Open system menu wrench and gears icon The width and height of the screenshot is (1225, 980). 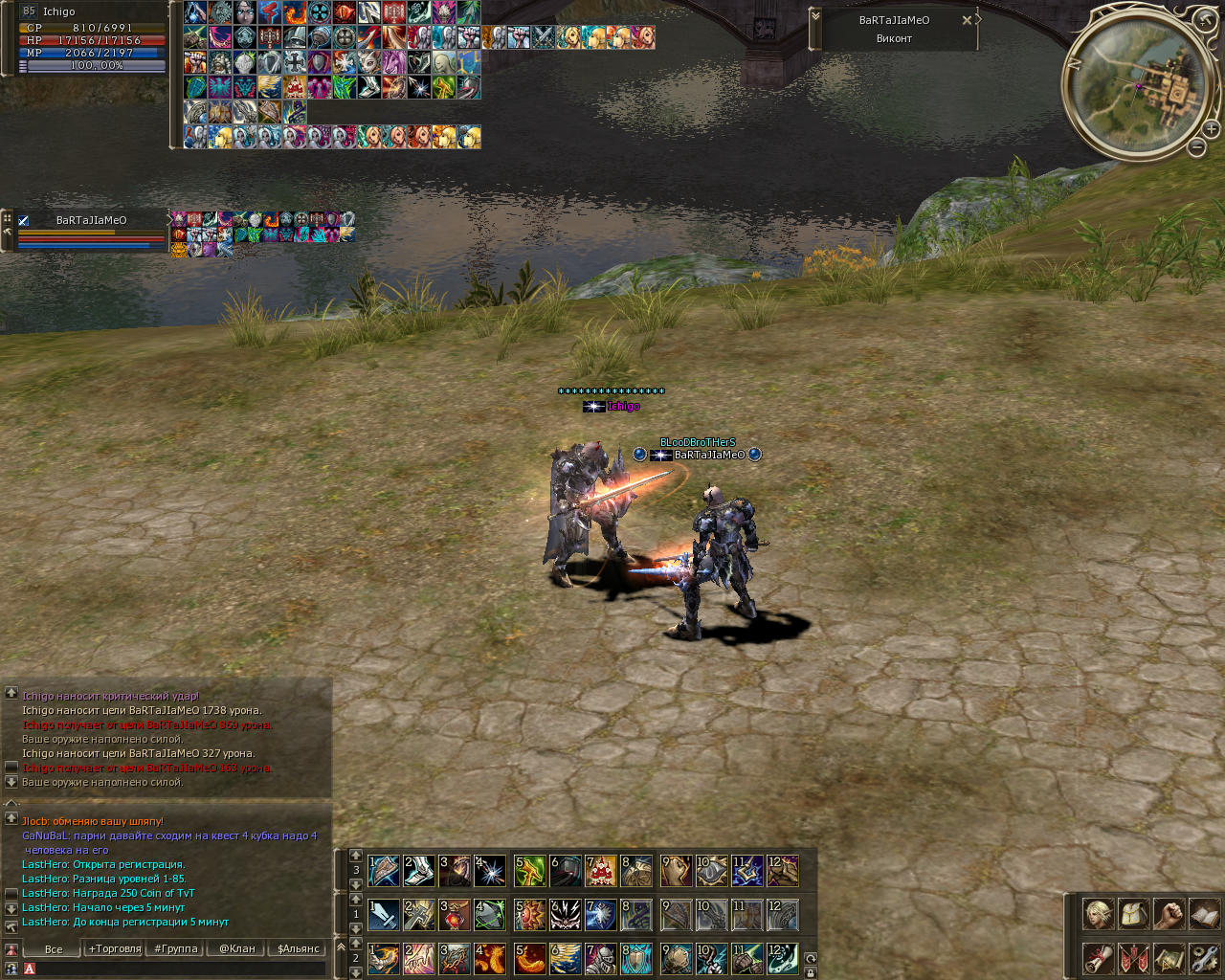(x=1204, y=957)
